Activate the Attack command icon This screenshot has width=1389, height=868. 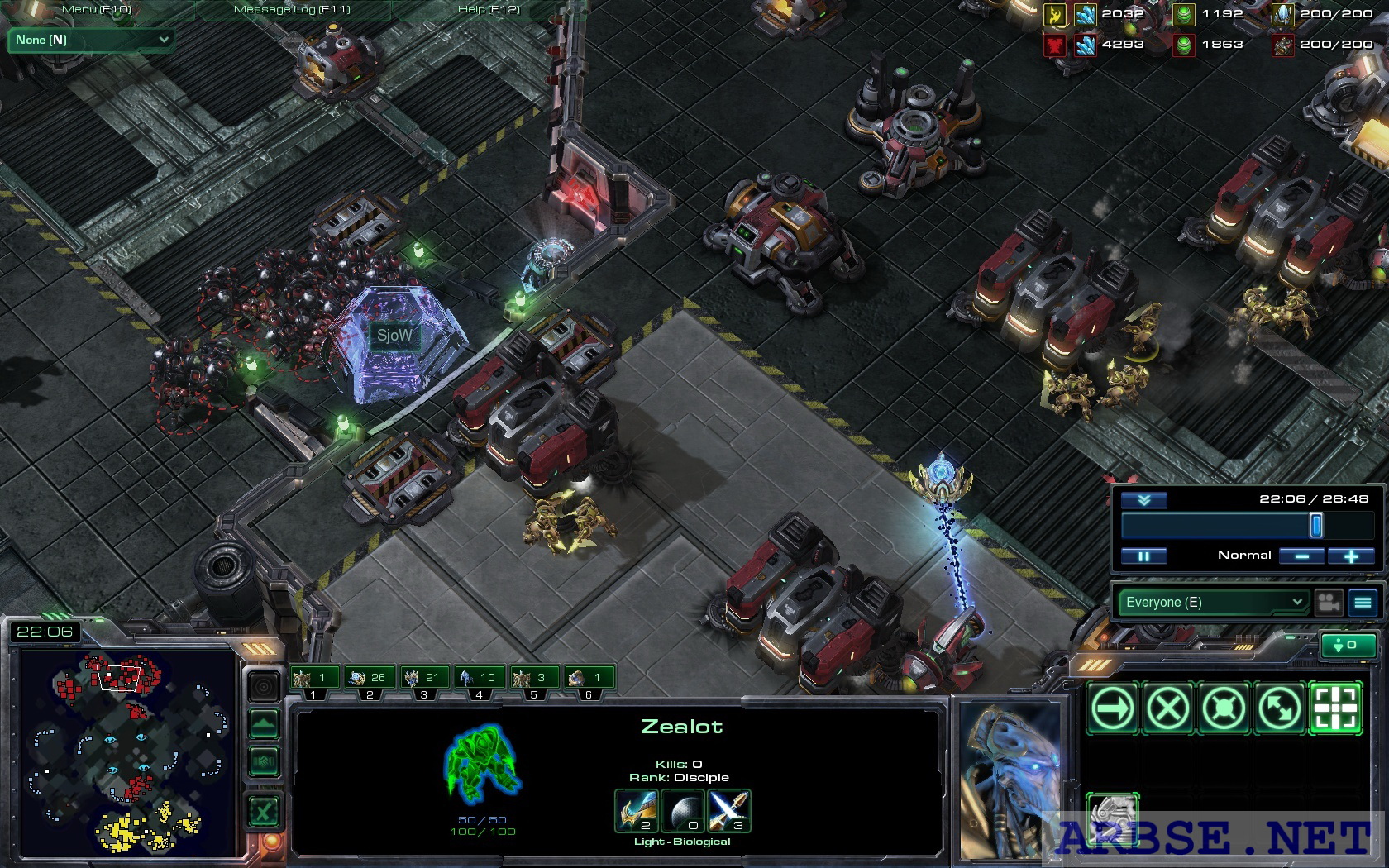click(1335, 708)
